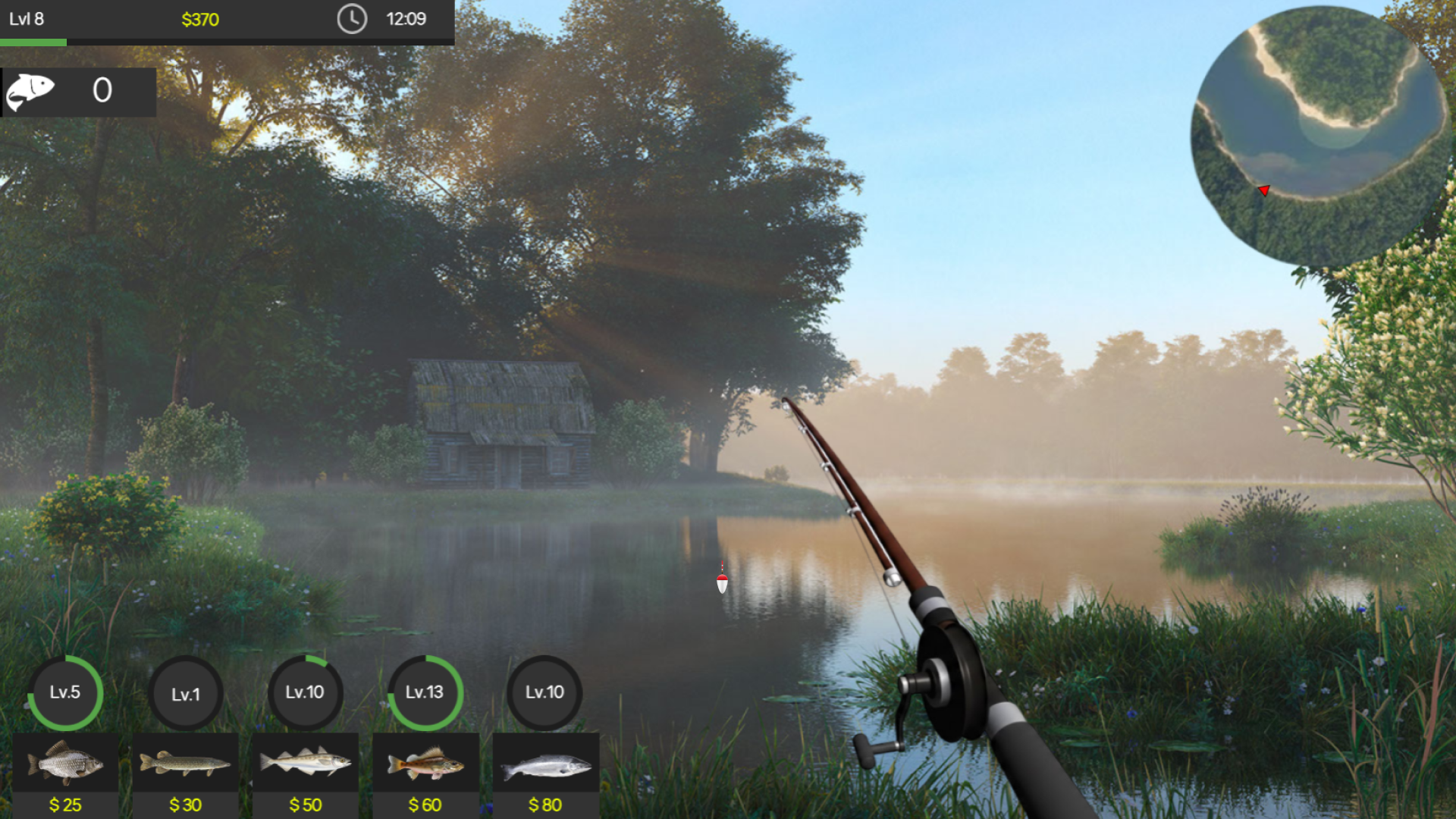
Task: Open the Lv.5 circular level badge
Action: tap(65, 692)
